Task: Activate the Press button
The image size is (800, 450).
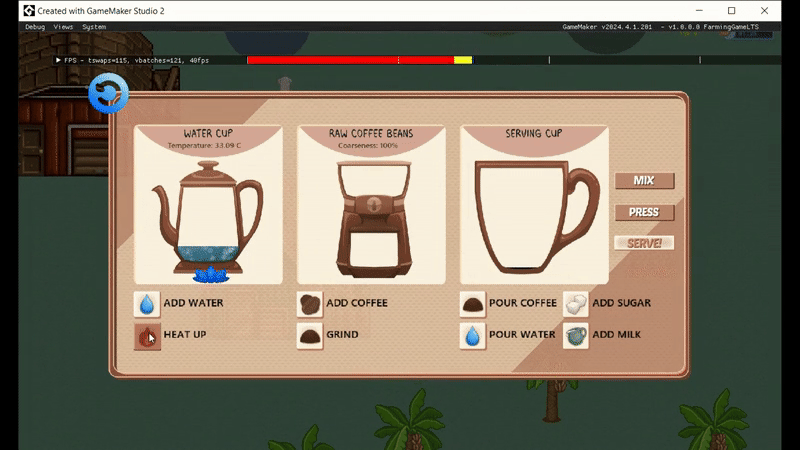Action: click(x=644, y=212)
